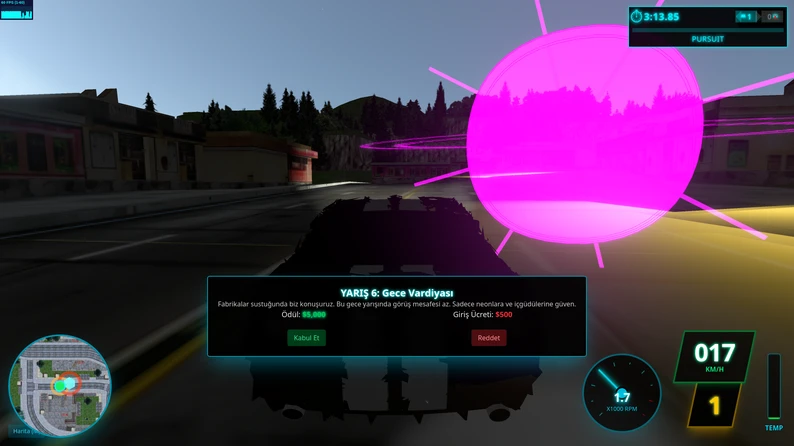Decline the race with Reddet
Viewport: 794px width, 446px height.
pos(489,338)
